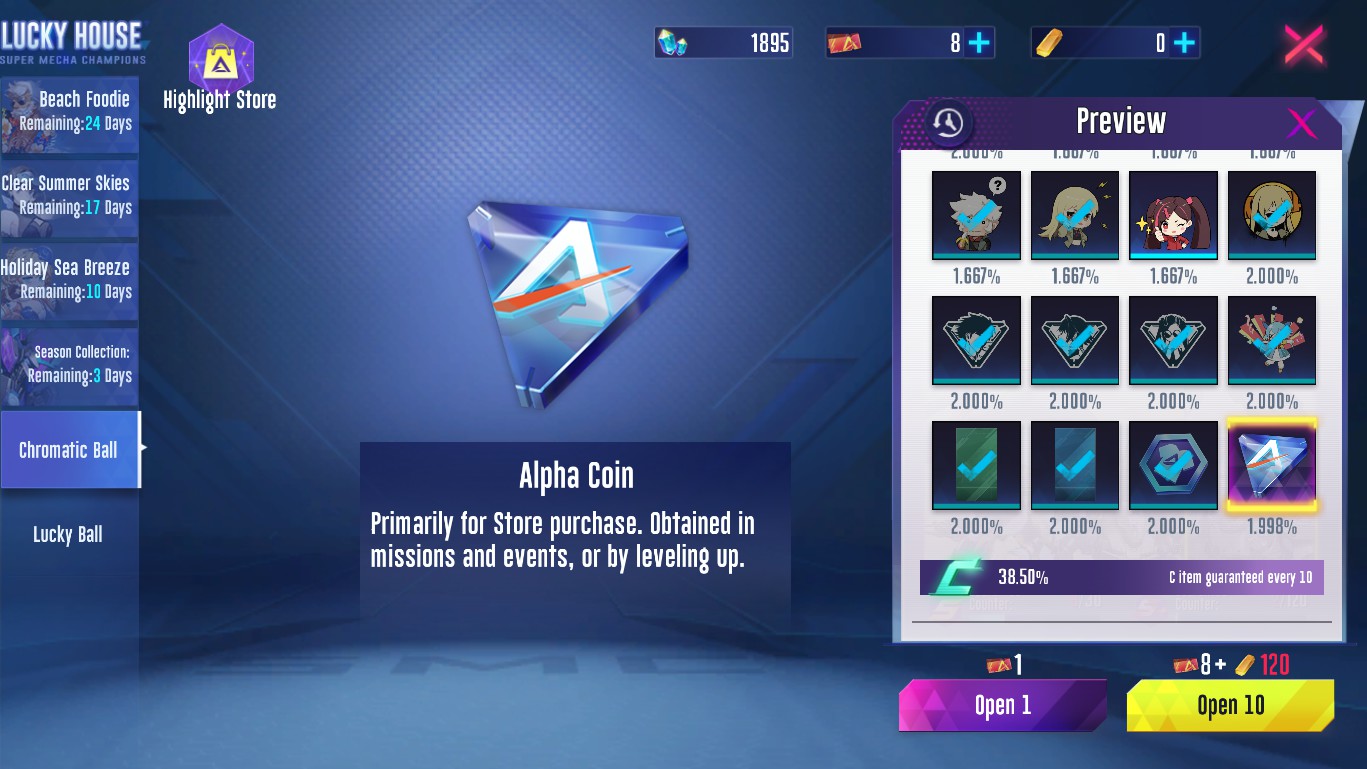Pick the white-haired chibi with question mark
The height and width of the screenshot is (769, 1367).
coord(976,215)
